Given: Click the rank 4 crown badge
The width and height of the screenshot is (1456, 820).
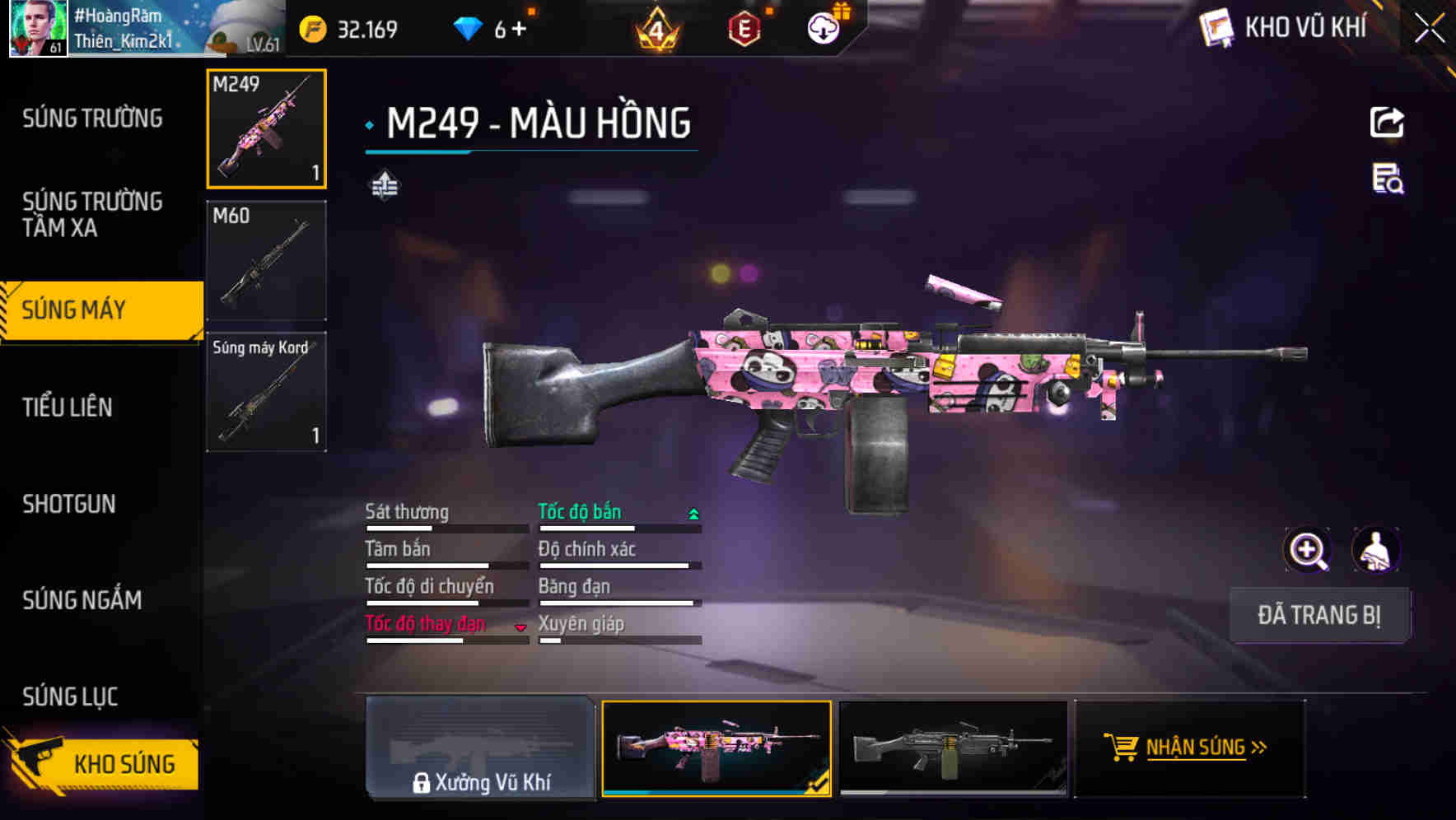Looking at the screenshot, I should click(x=656, y=26).
